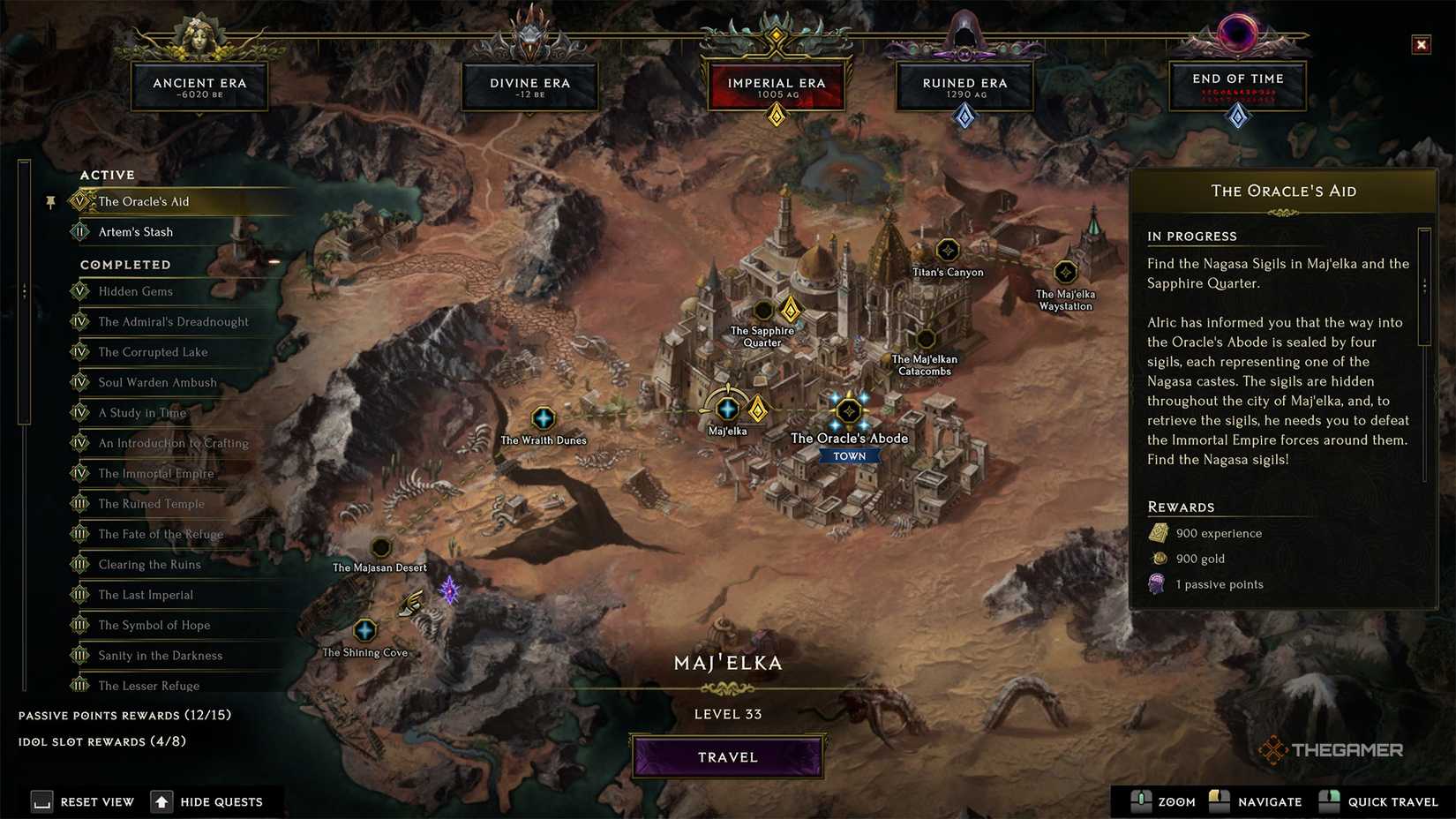Image resolution: width=1456 pixels, height=819 pixels.
Task: Select The Wraith Dunes waypoint icon
Action: pos(544,417)
